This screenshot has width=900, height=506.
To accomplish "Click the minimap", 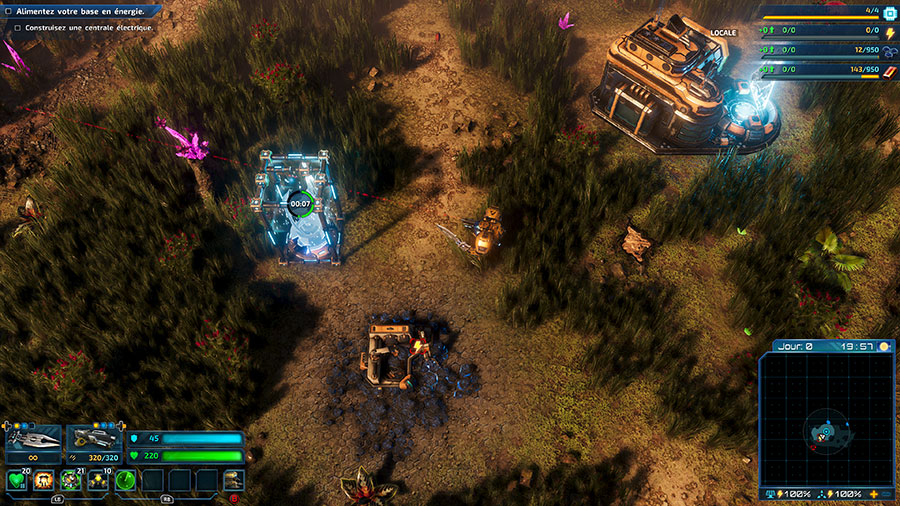I will click(x=826, y=420).
